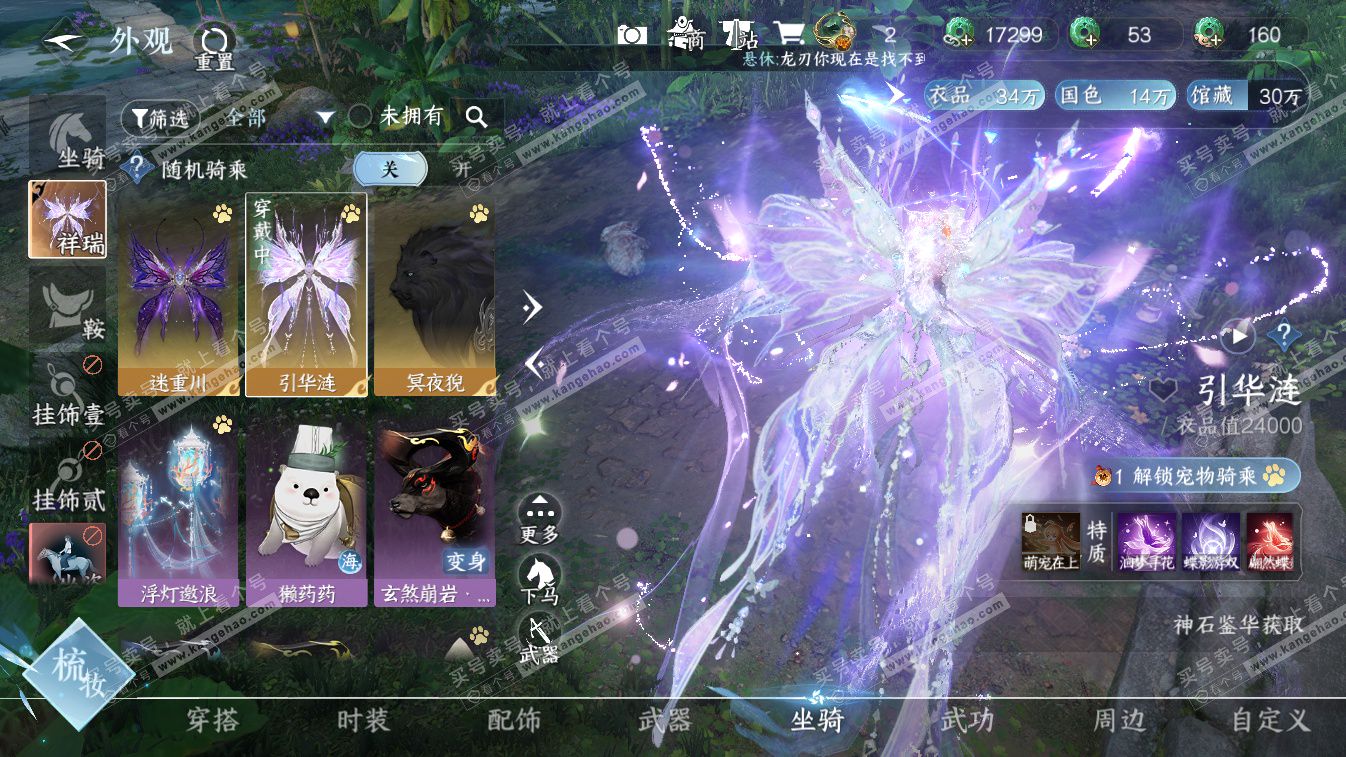Open the mount search magnifier
The width and height of the screenshot is (1346, 757).
coord(477,117)
